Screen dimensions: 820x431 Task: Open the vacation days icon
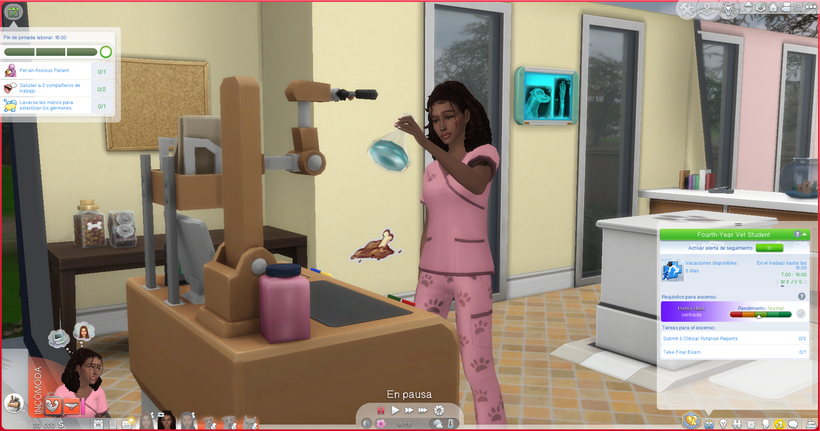tap(672, 270)
